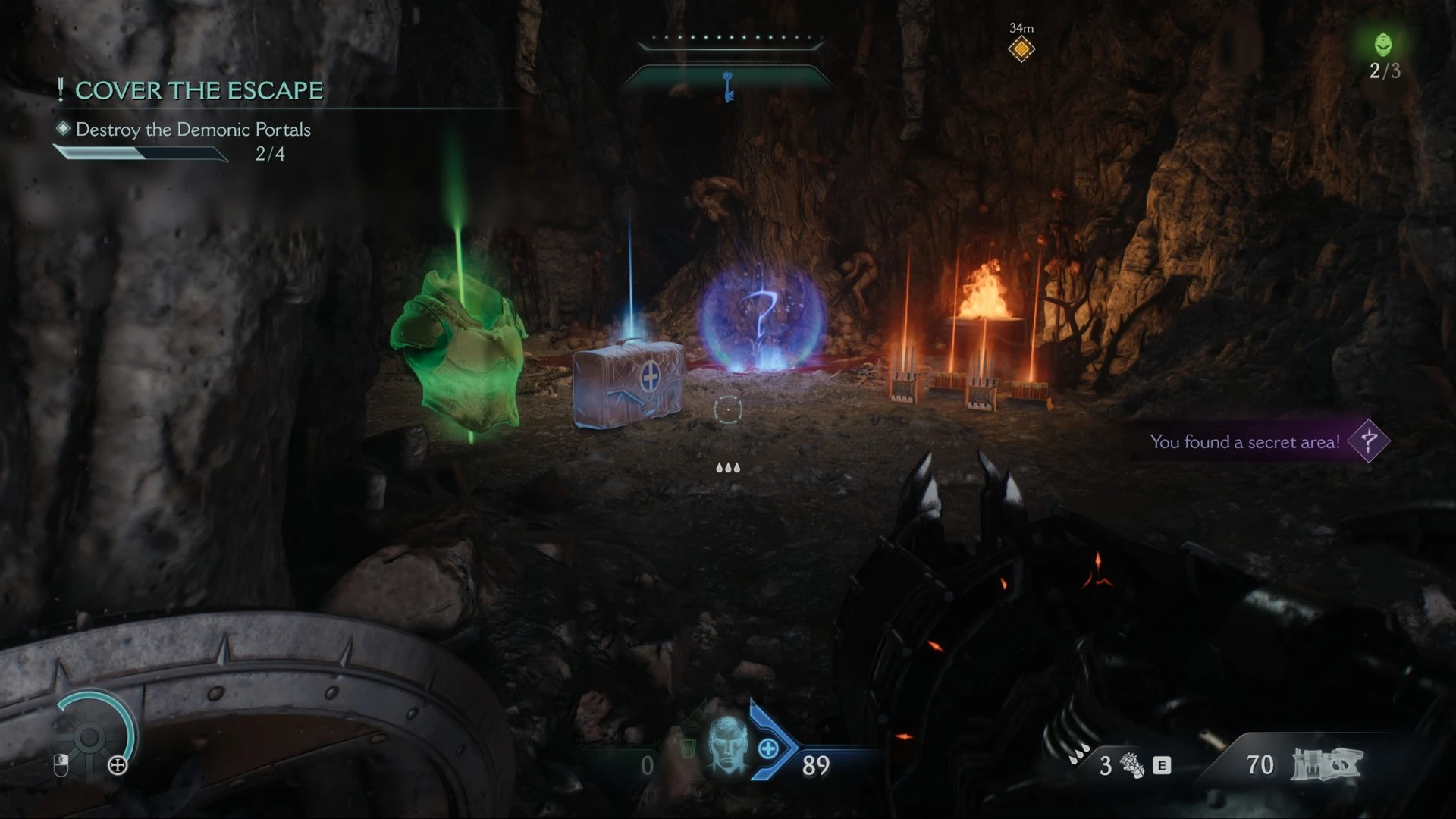Select the shield charge circular gauge

tap(91, 736)
